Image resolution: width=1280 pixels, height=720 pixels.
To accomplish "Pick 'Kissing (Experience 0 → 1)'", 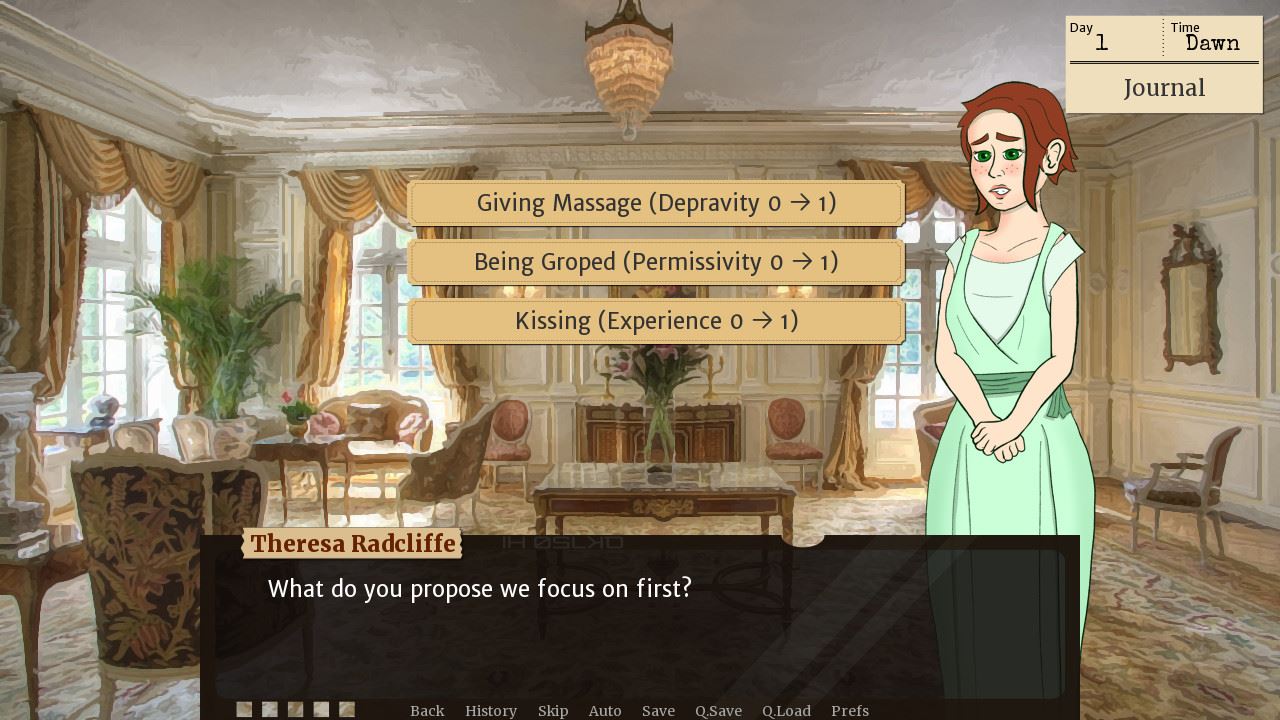I will [656, 321].
